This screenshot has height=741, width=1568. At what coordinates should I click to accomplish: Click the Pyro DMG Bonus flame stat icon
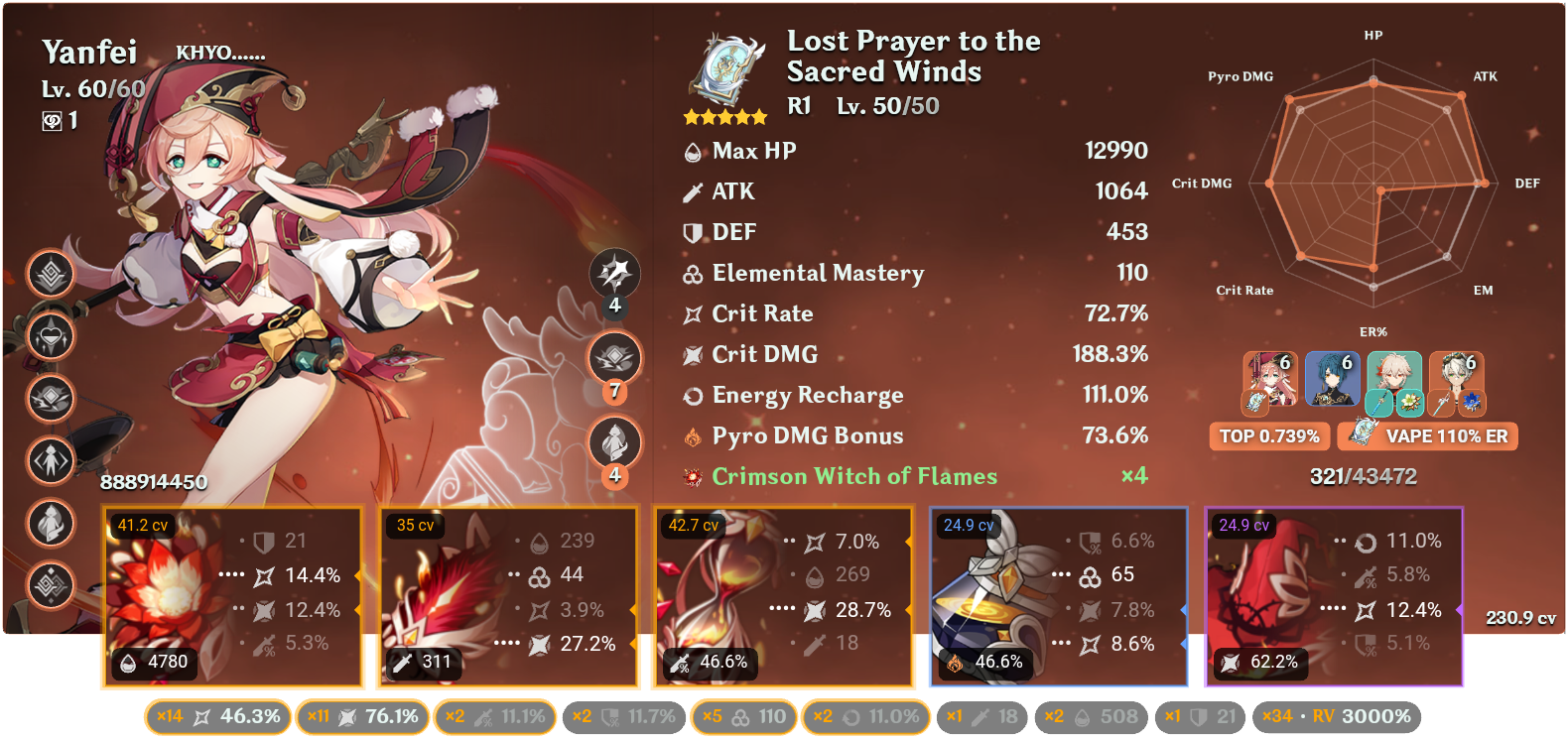coord(692,434)
